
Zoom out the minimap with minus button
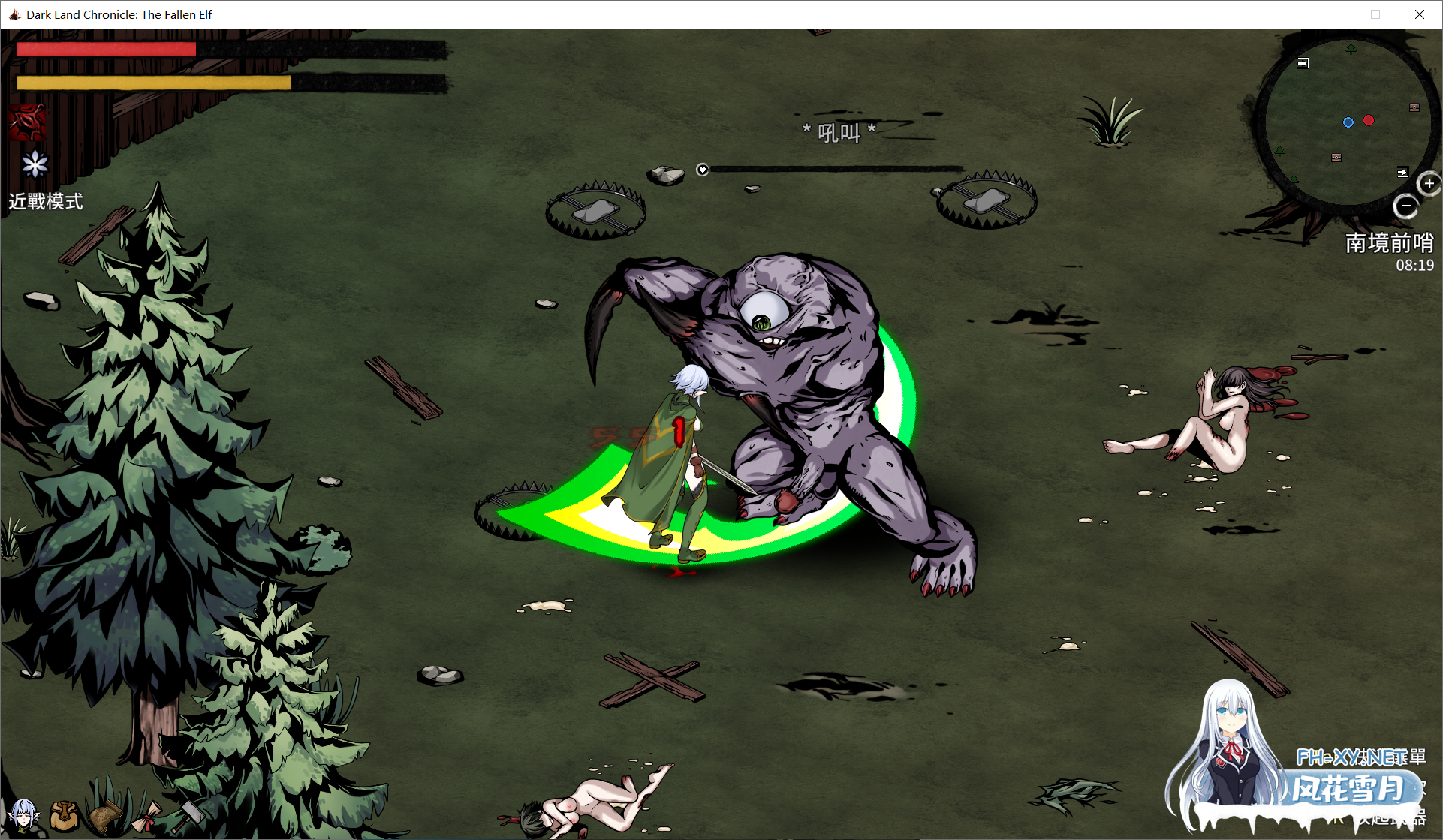1405,206
